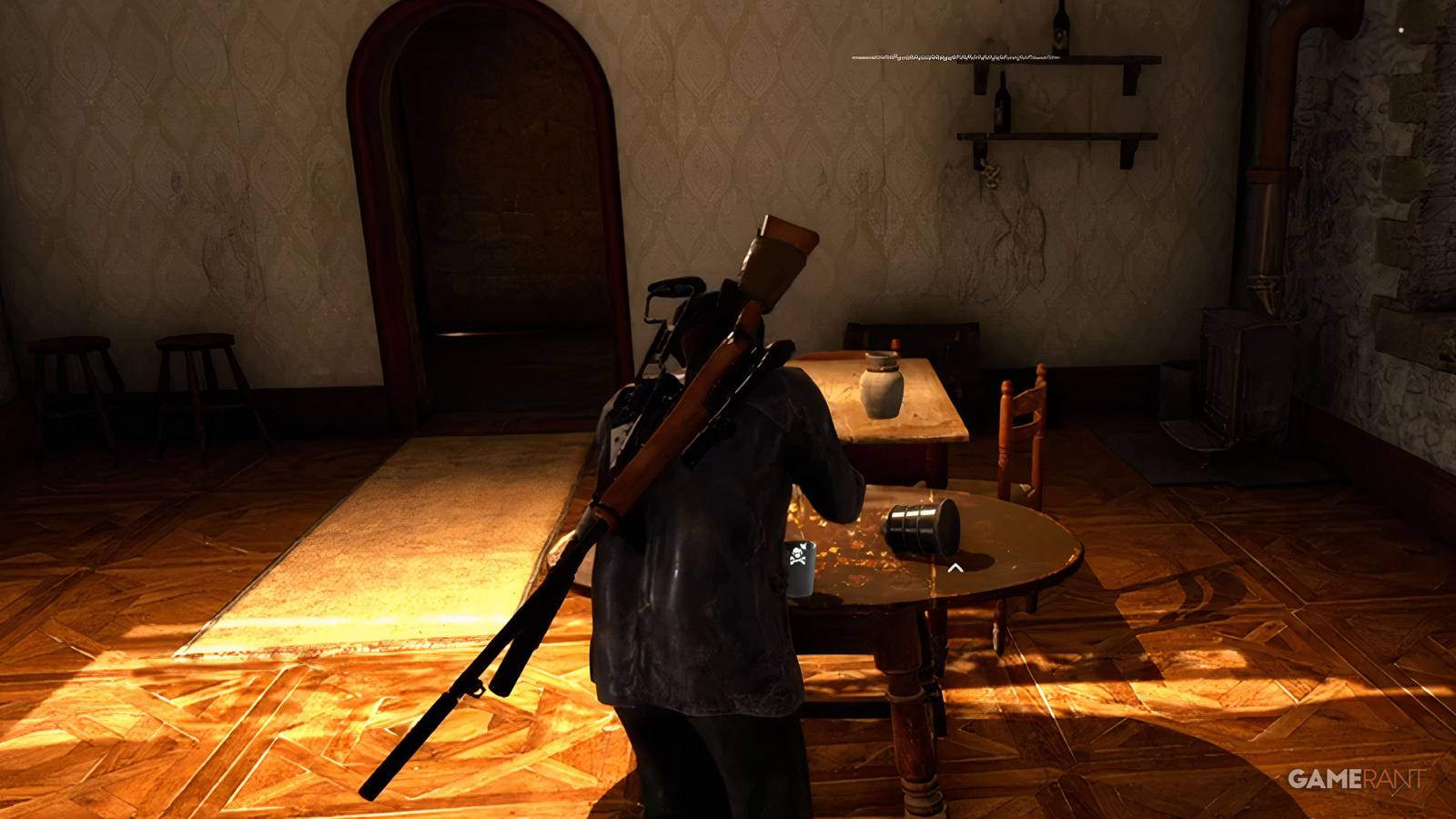Click the wine bottle icon on the upper shelf
Viewport: 1456px width, 819px height.
pos(1061,35)
